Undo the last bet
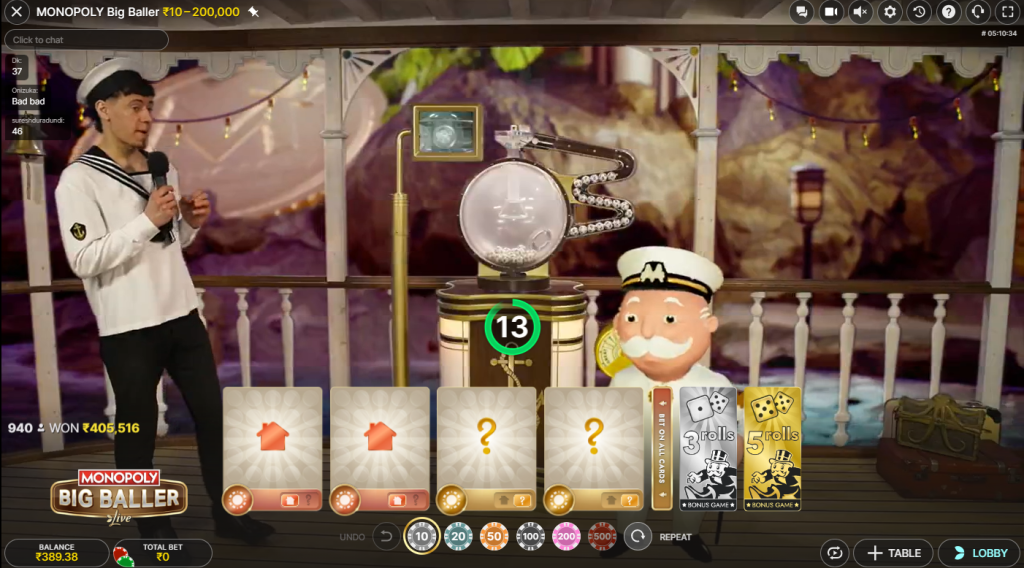 386,537
